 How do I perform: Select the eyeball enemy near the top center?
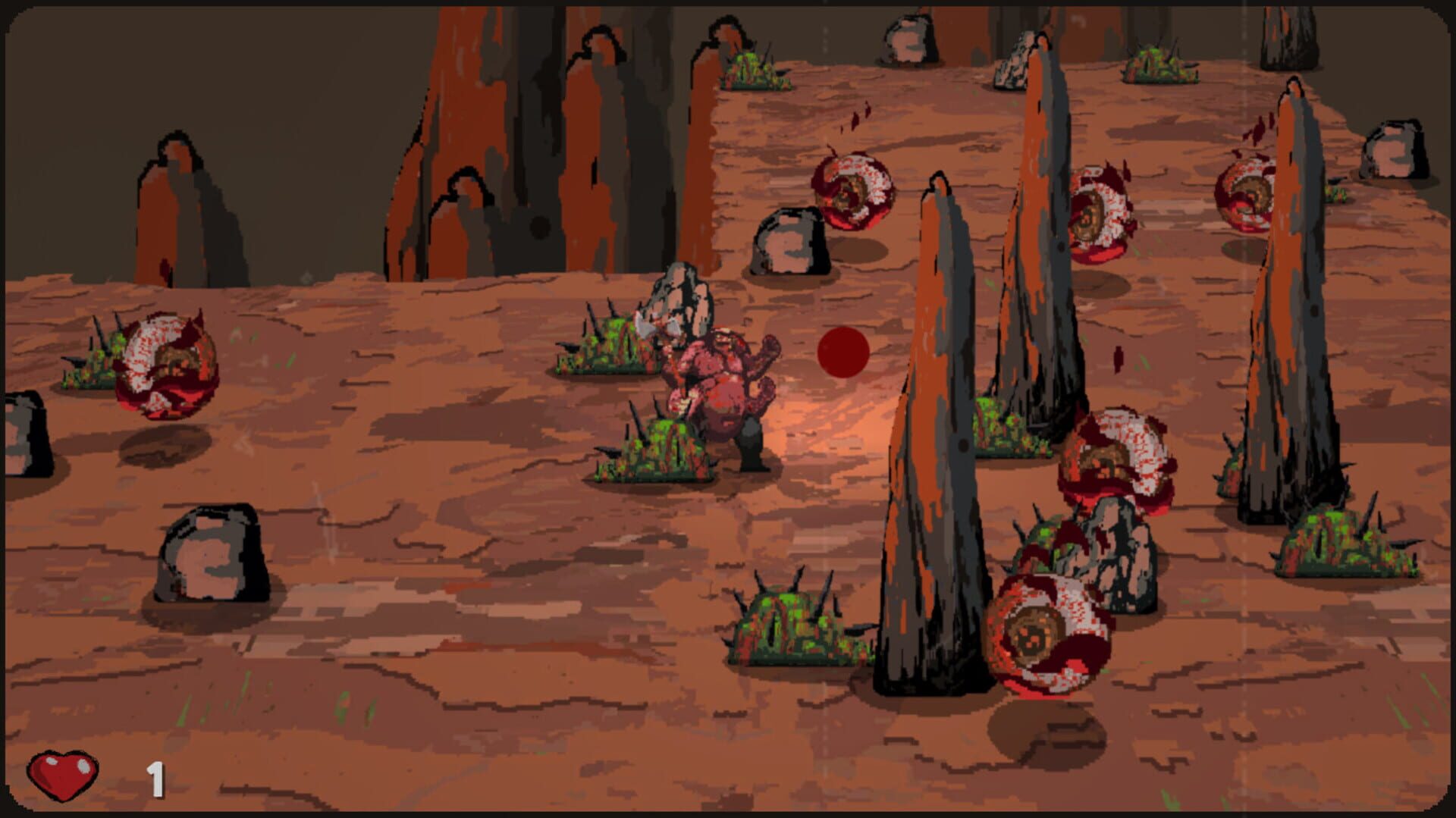pyautogui.click(x=853, y=190)
